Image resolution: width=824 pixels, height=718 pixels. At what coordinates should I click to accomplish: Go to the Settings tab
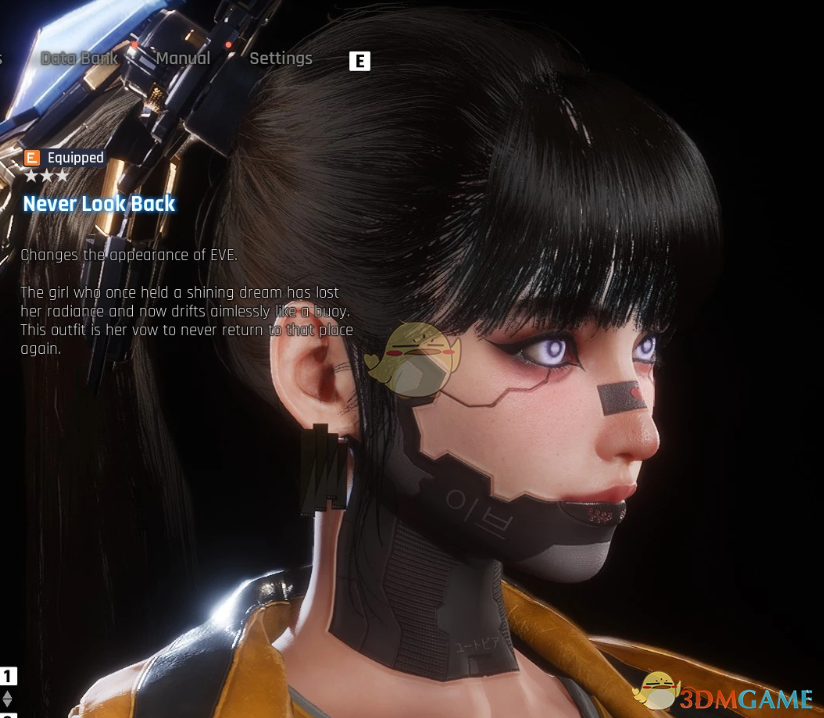281,58
